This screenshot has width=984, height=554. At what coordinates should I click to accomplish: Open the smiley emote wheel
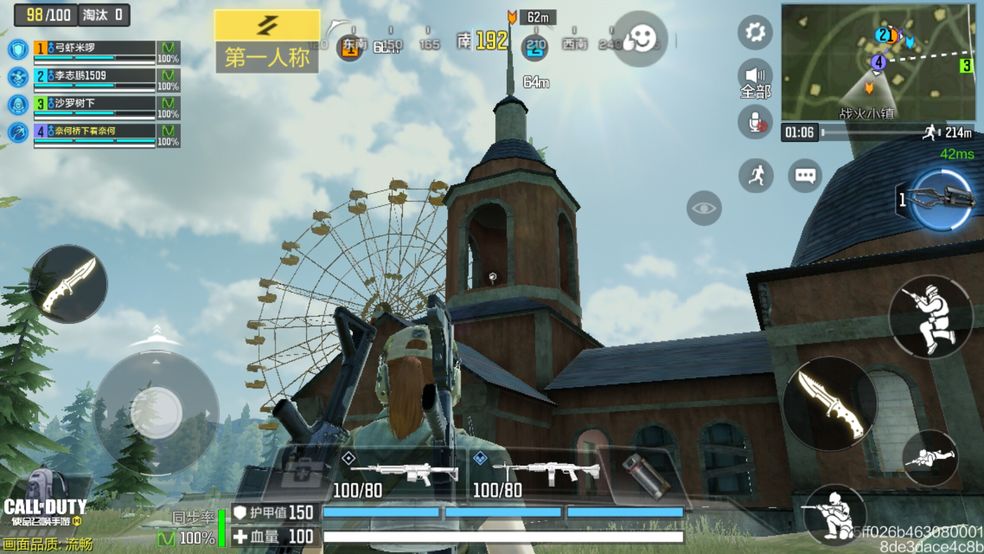click(640, 39)
